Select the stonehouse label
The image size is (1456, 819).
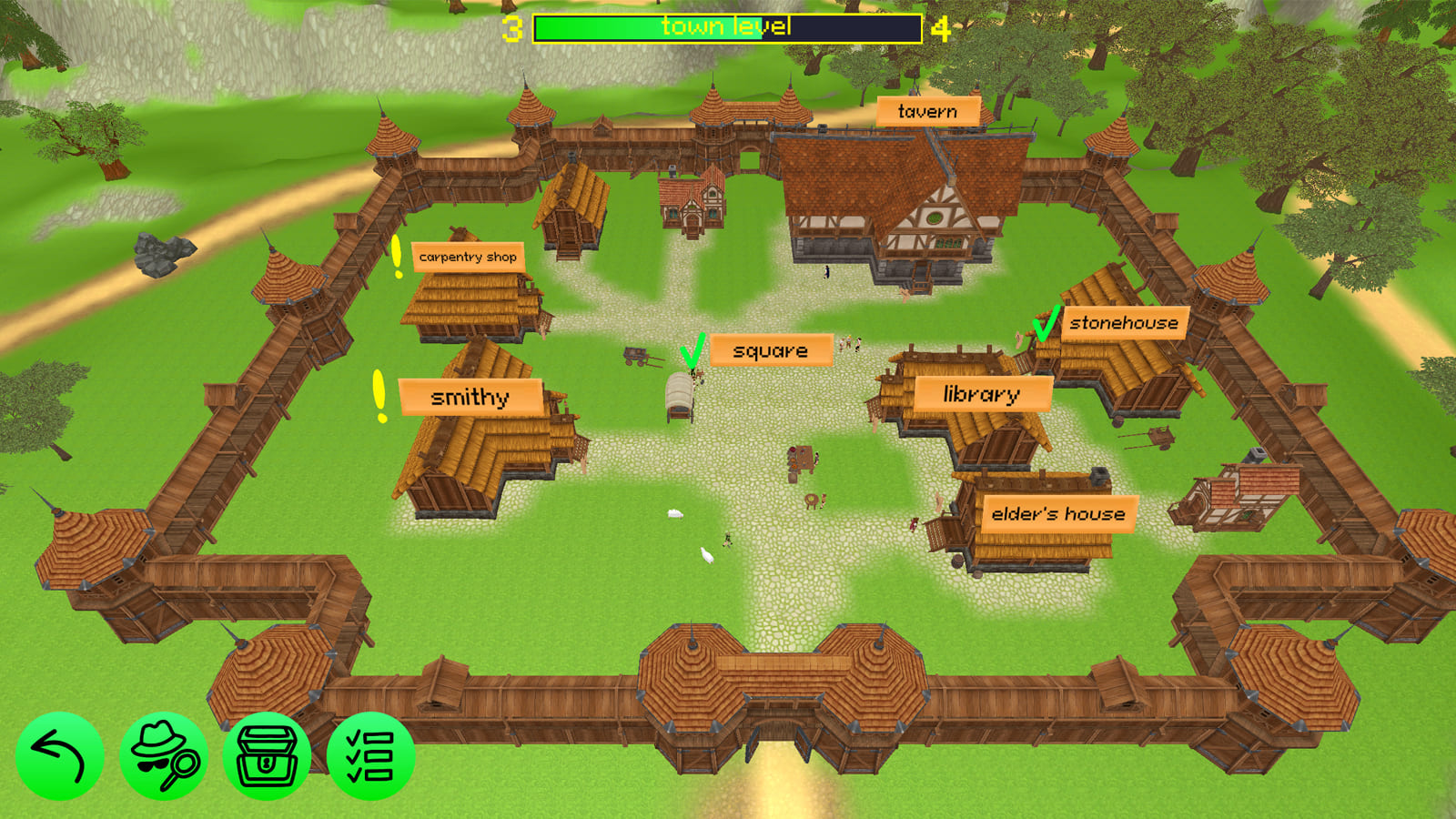coord(1126,322)
